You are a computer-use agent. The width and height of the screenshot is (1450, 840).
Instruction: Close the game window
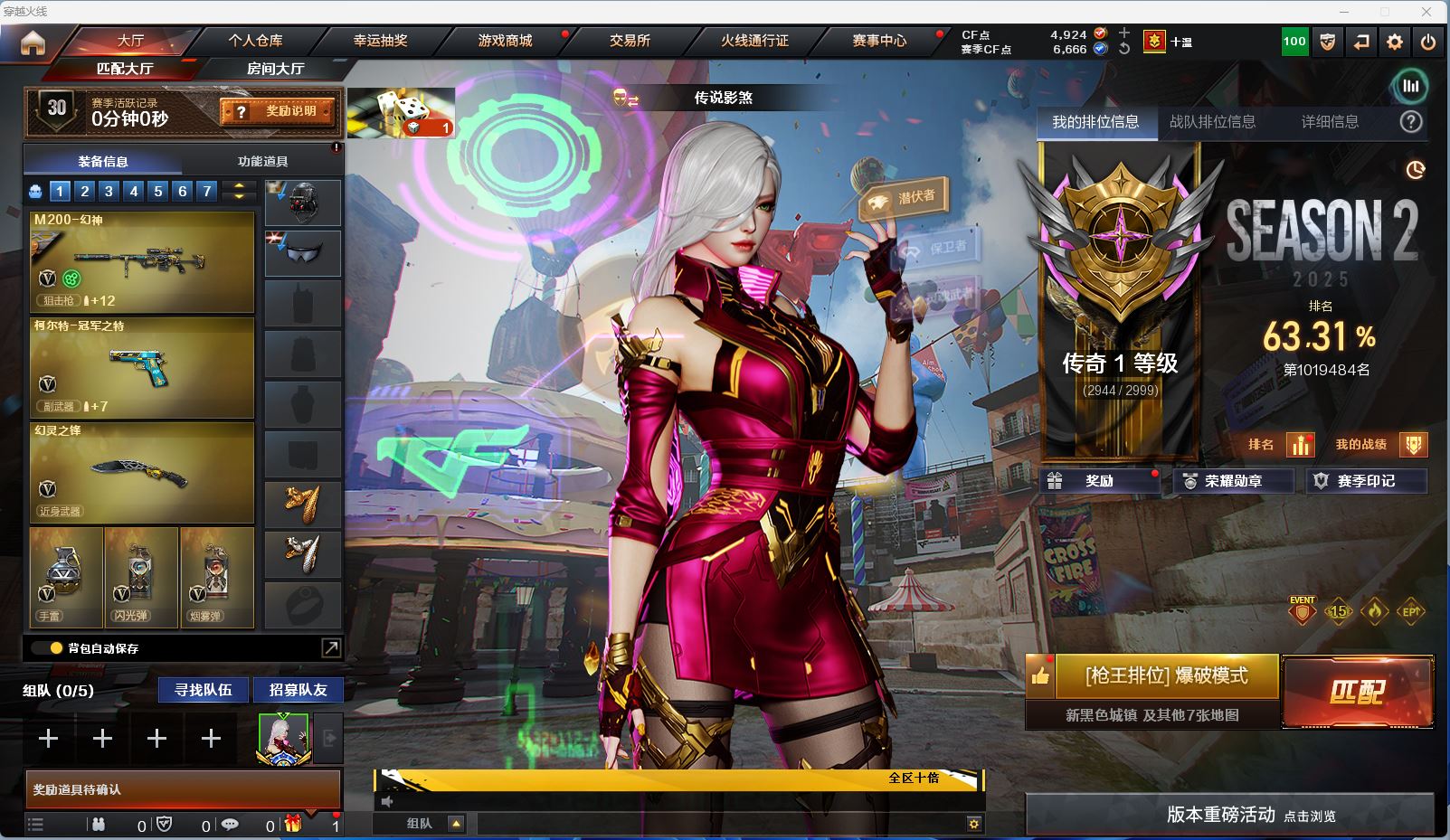1426,12
